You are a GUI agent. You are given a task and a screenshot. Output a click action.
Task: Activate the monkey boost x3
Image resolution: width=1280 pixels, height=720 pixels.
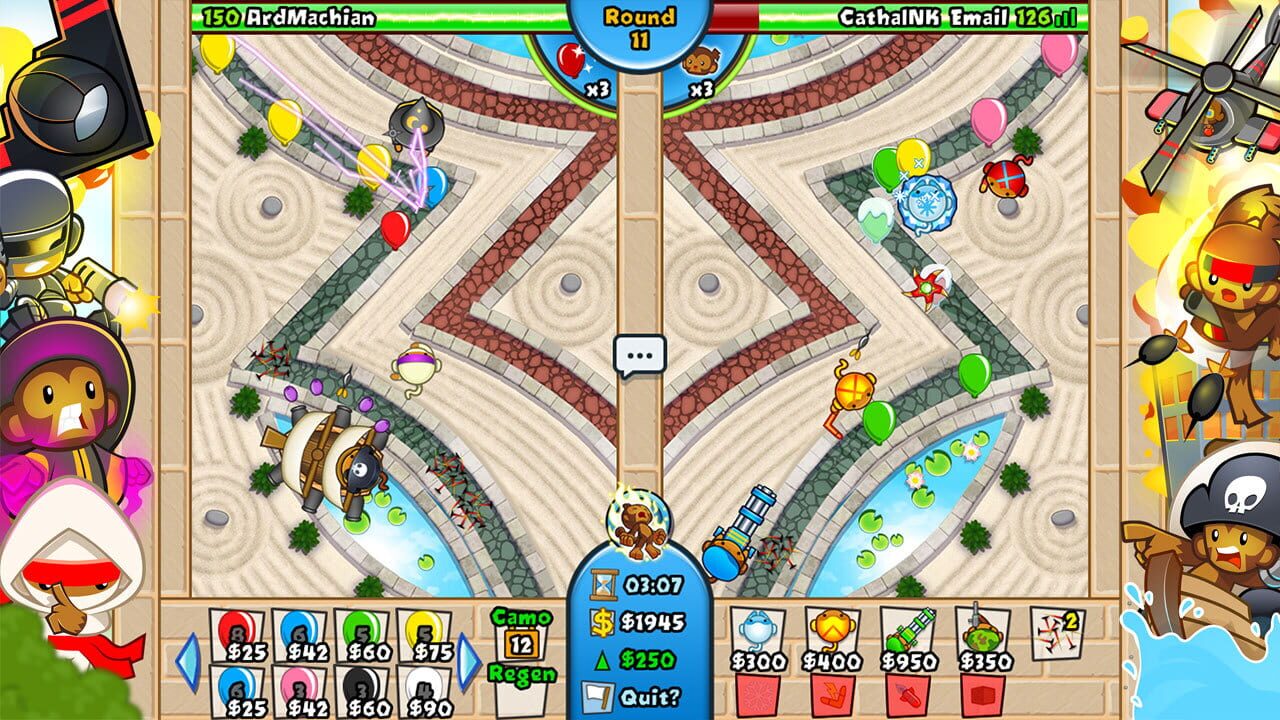(x=703, y=68)
